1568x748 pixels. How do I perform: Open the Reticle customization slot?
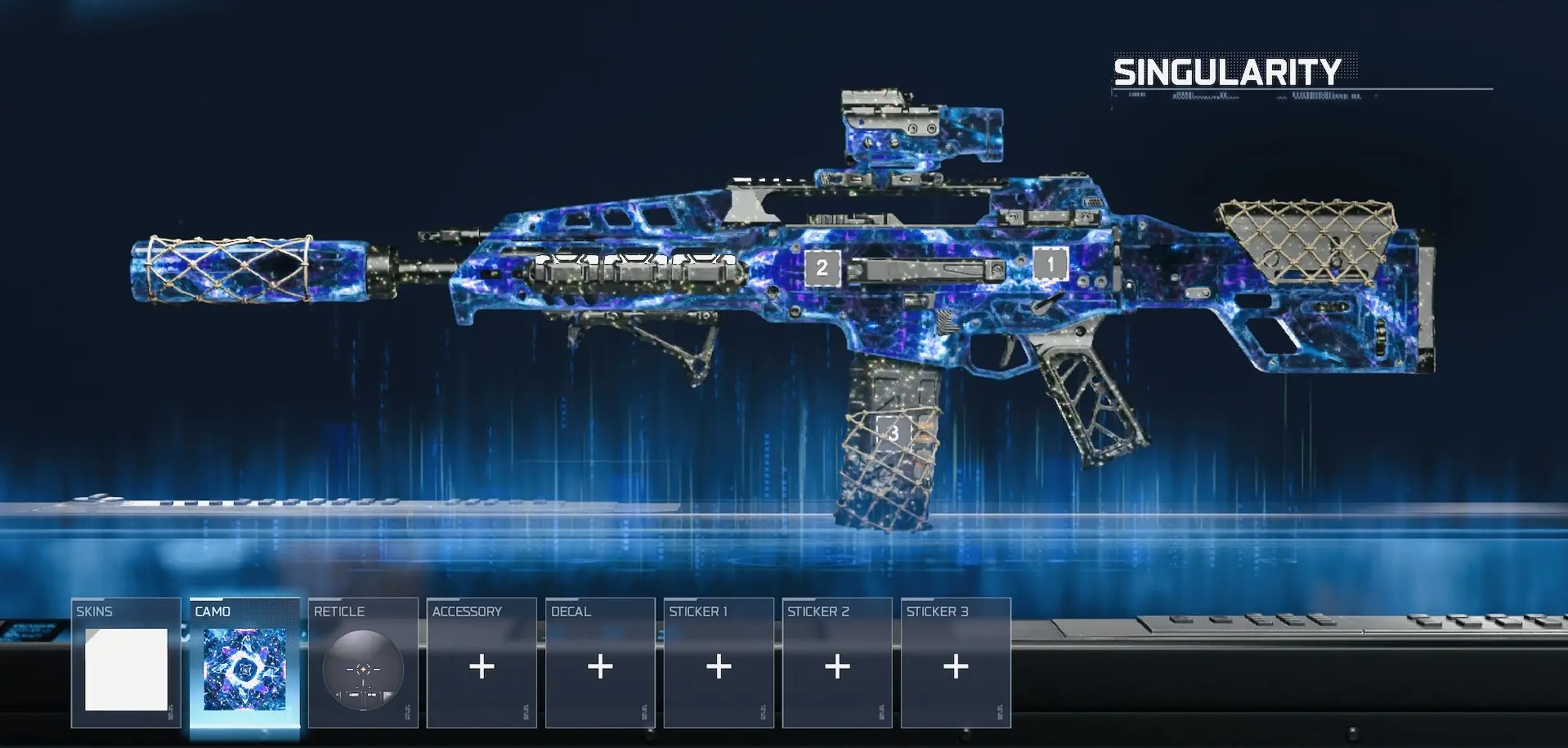coord(364,662)
